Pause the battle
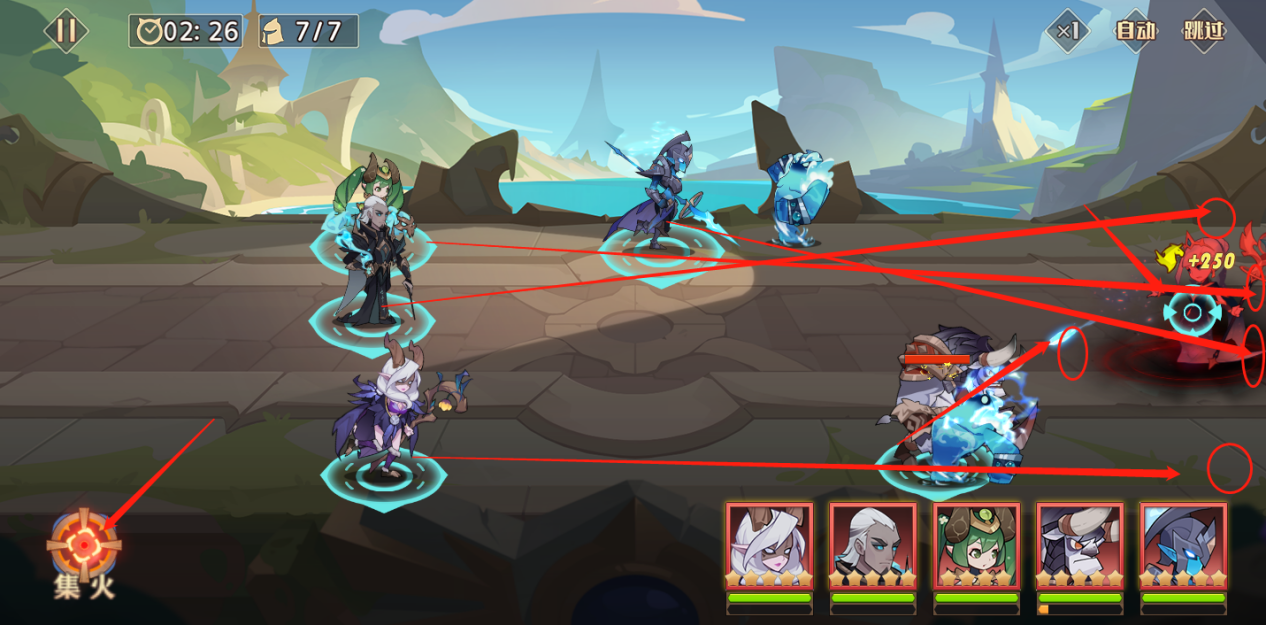This screenshot has width=1266, height=625. click(x=66, y=31)
